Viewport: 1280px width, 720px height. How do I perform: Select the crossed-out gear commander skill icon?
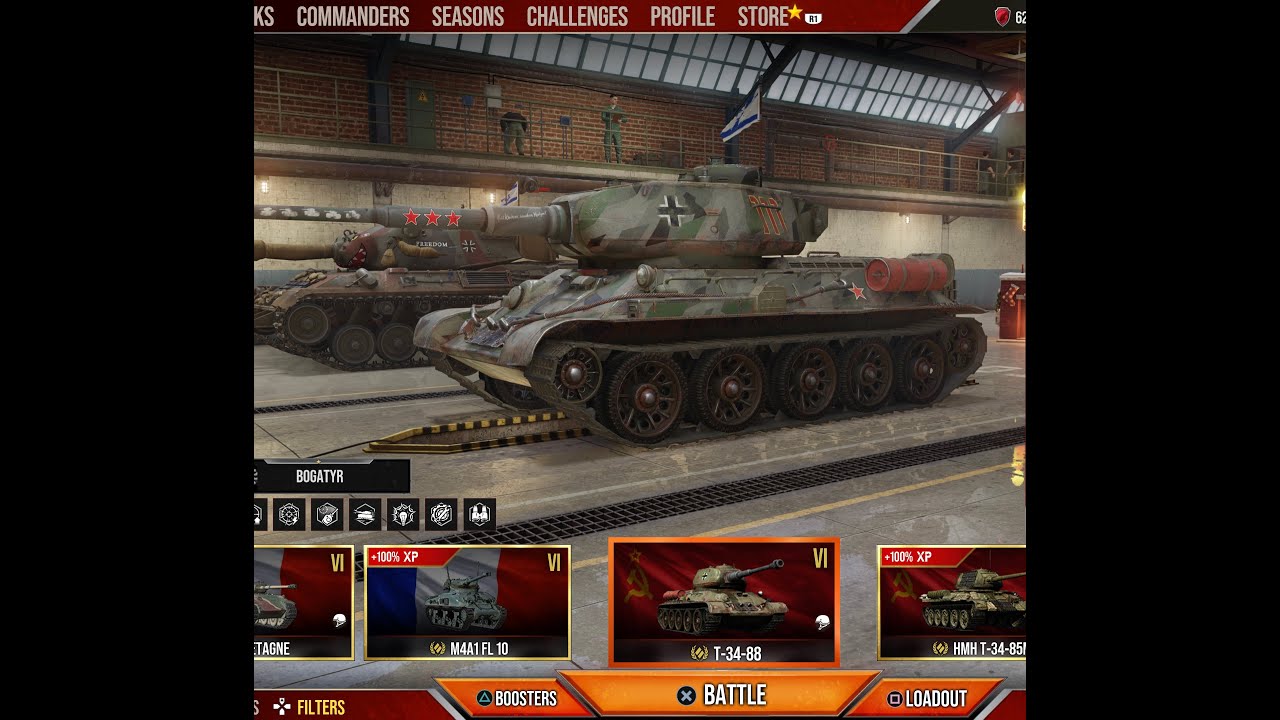click(x=441, y=514)
